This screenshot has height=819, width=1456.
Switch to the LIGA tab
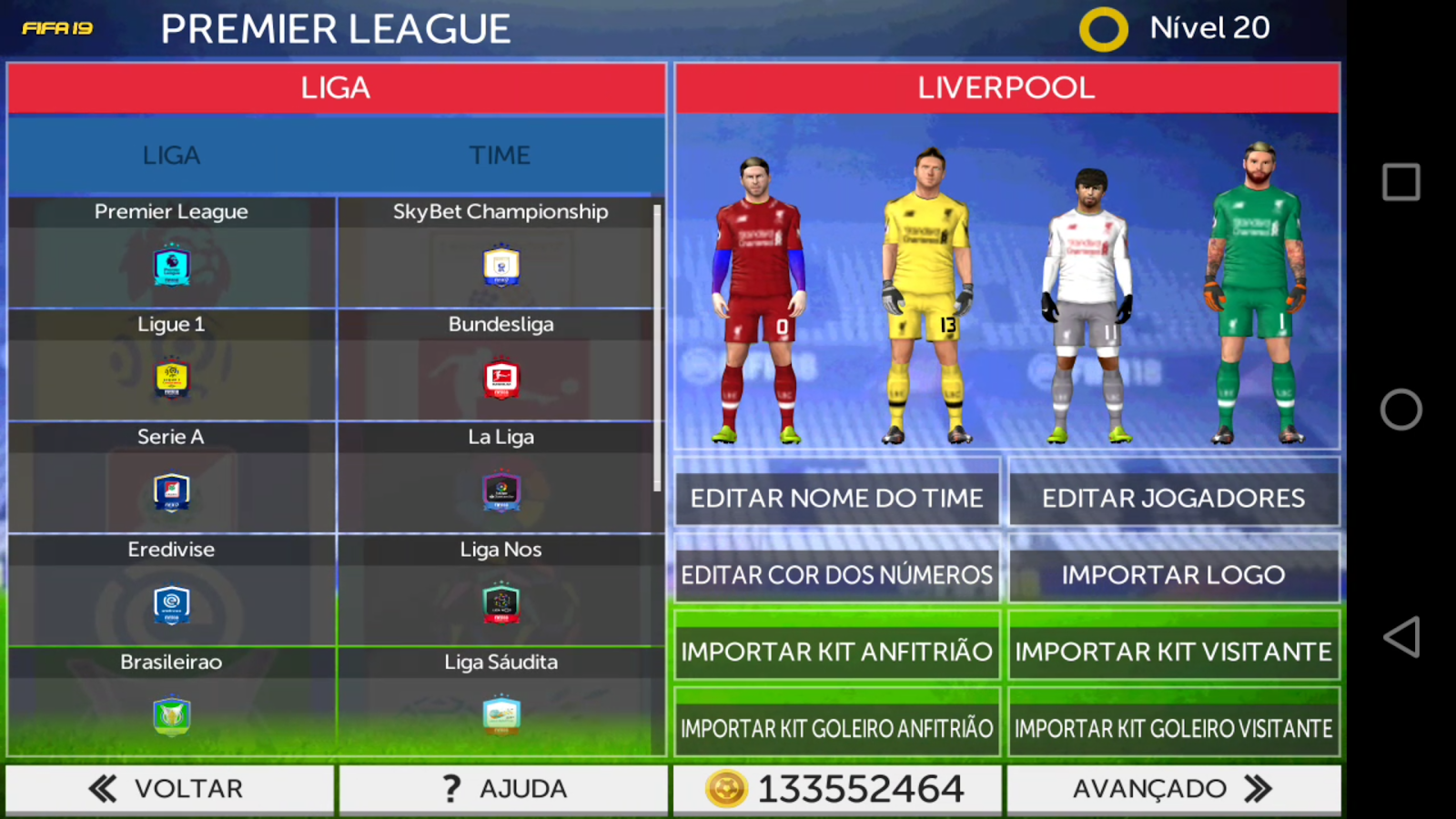(170, 155)
